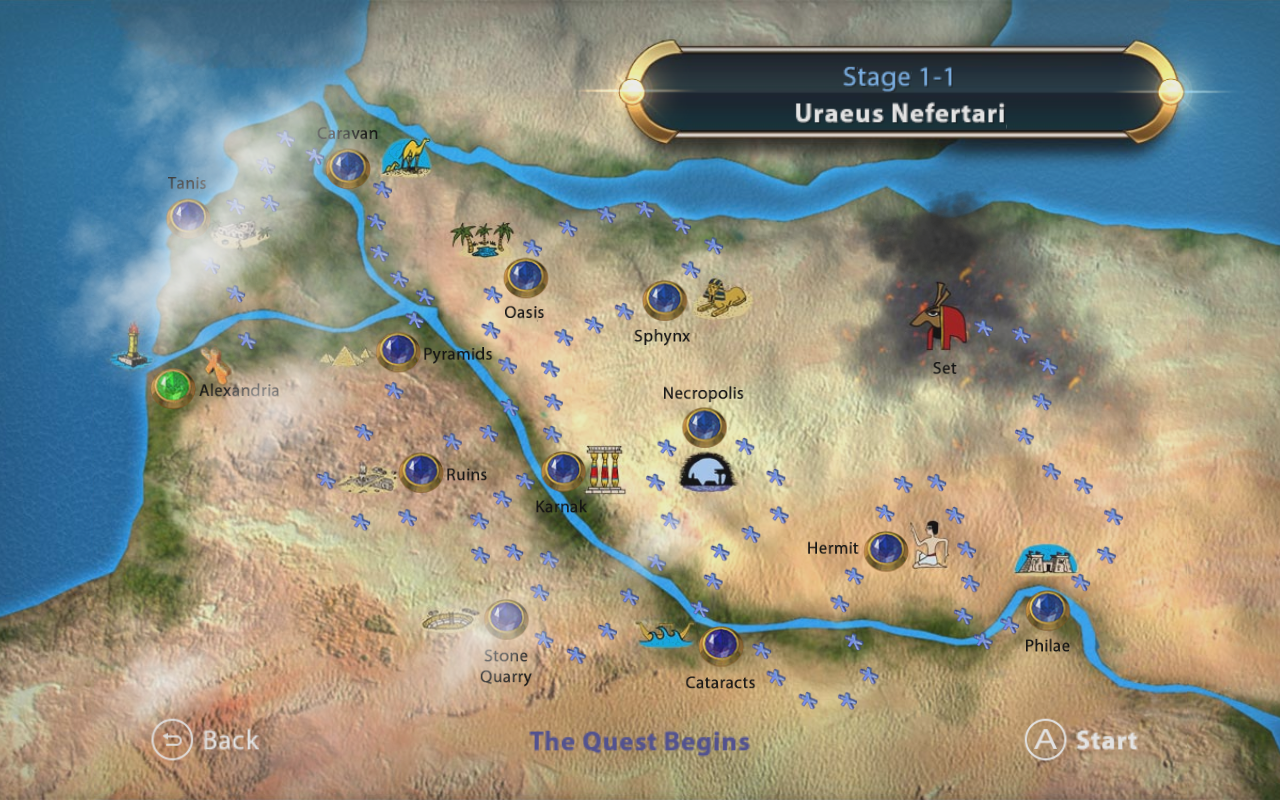Viewport: 1280px width, 800px height.
Task: Pick the Hermit level orb
Action: coord(885,549)
